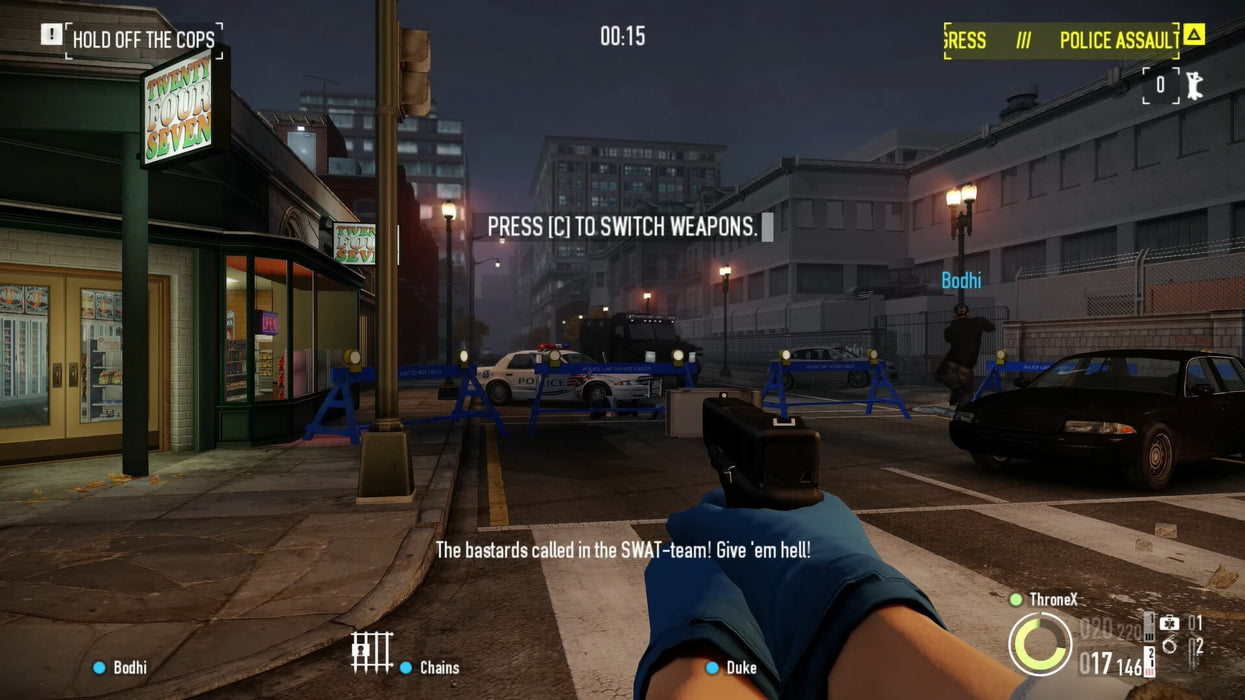
Task: Select teammate Duke in the crew bar
Action: tap(741, 667)
